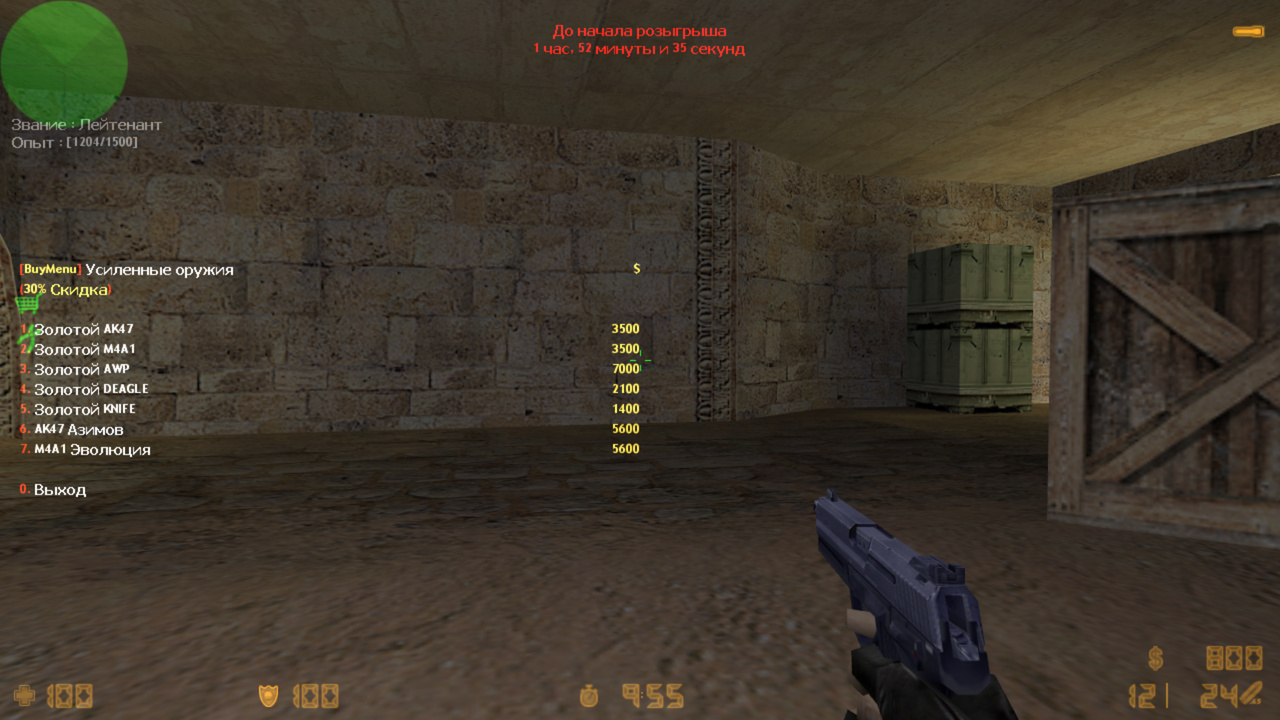Click the raffle countdown timer text at top
The image size is (1280, 720).
pos(640,40)
